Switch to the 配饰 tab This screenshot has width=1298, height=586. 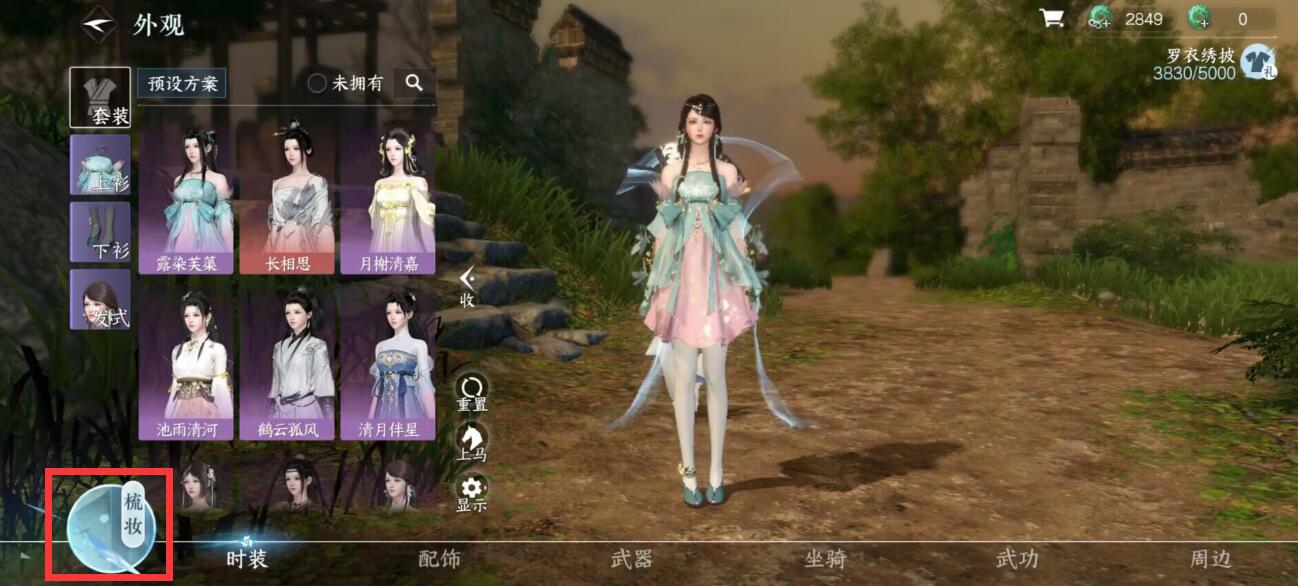(439, 559)
